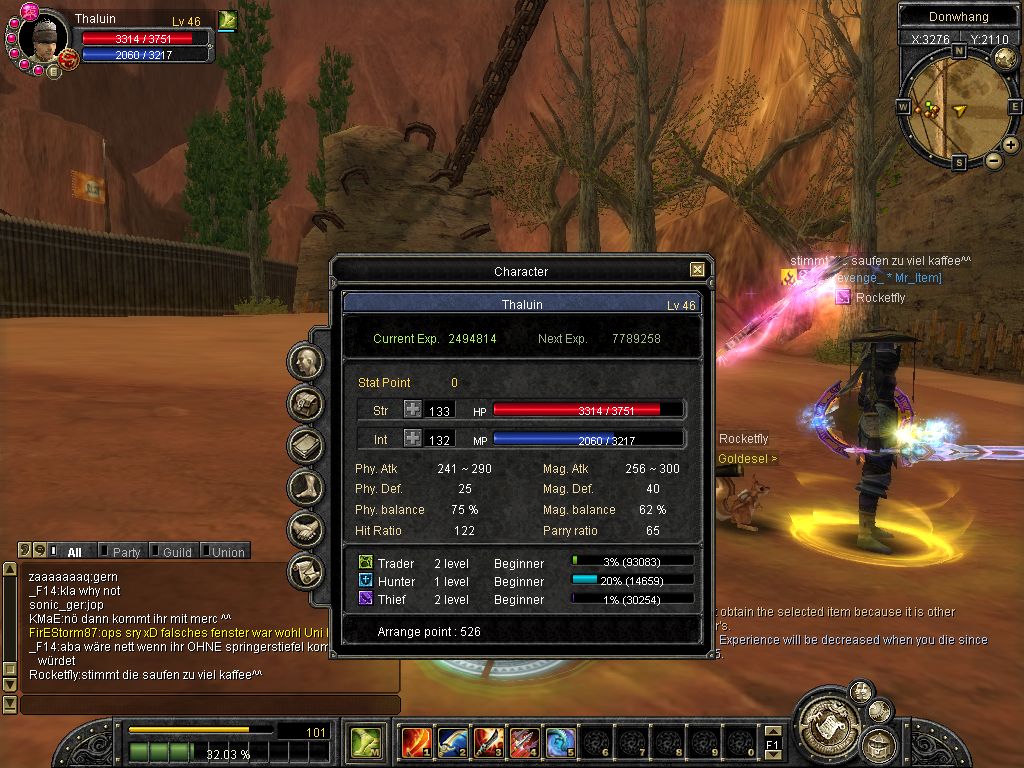Show the Guild chat tab

point(176,552)
